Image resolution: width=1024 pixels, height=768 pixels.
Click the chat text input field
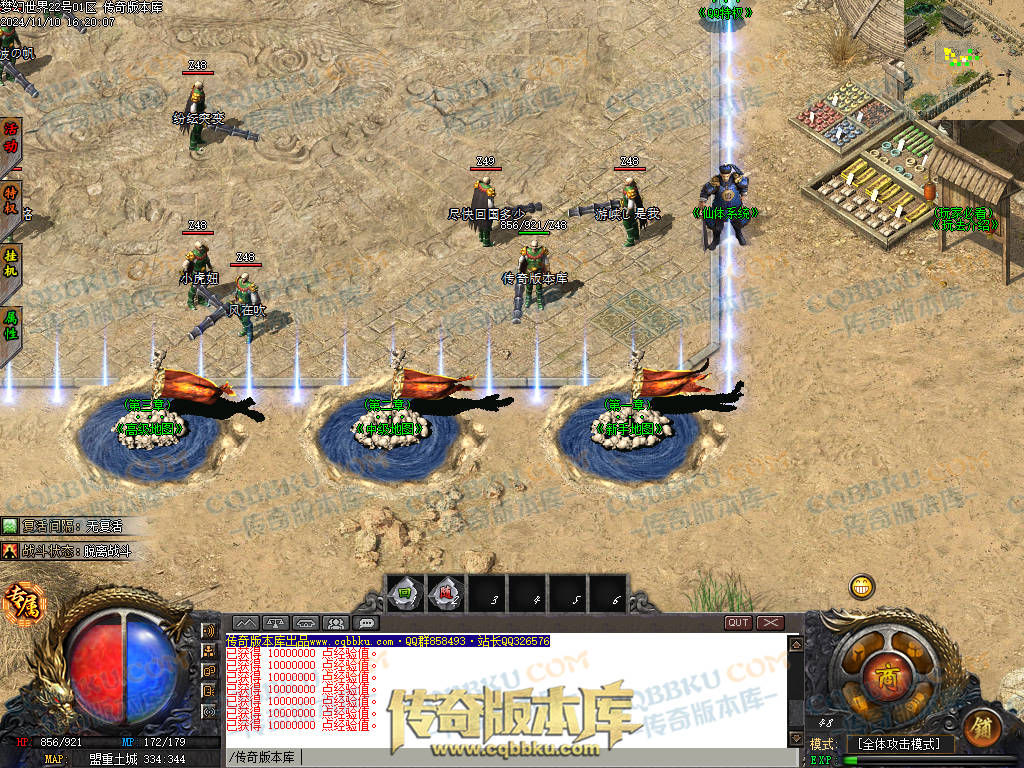500,757
